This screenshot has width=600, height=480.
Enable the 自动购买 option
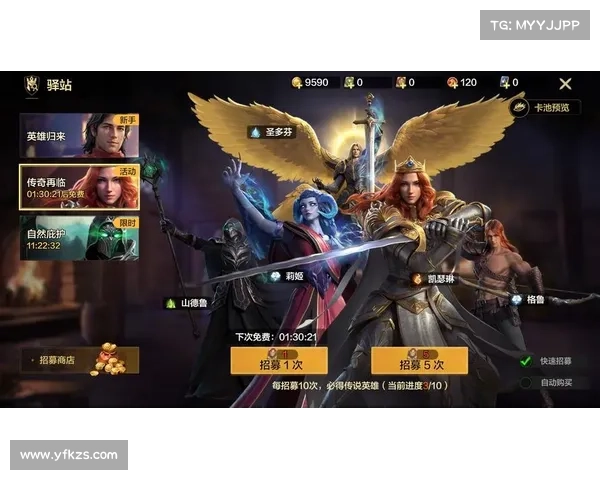526,382
